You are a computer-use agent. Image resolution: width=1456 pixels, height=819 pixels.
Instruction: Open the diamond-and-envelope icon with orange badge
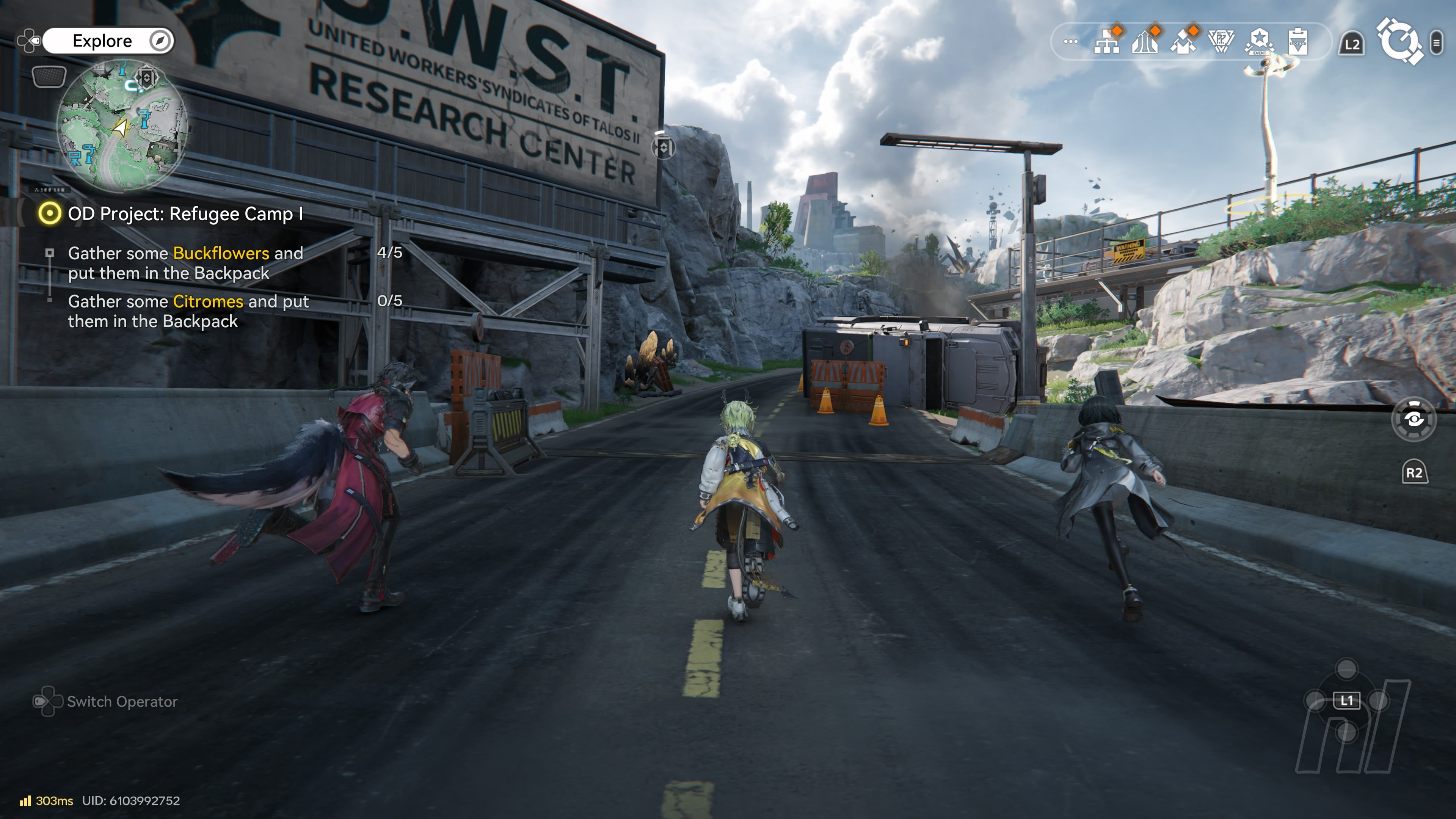[x=1183, y=41]
